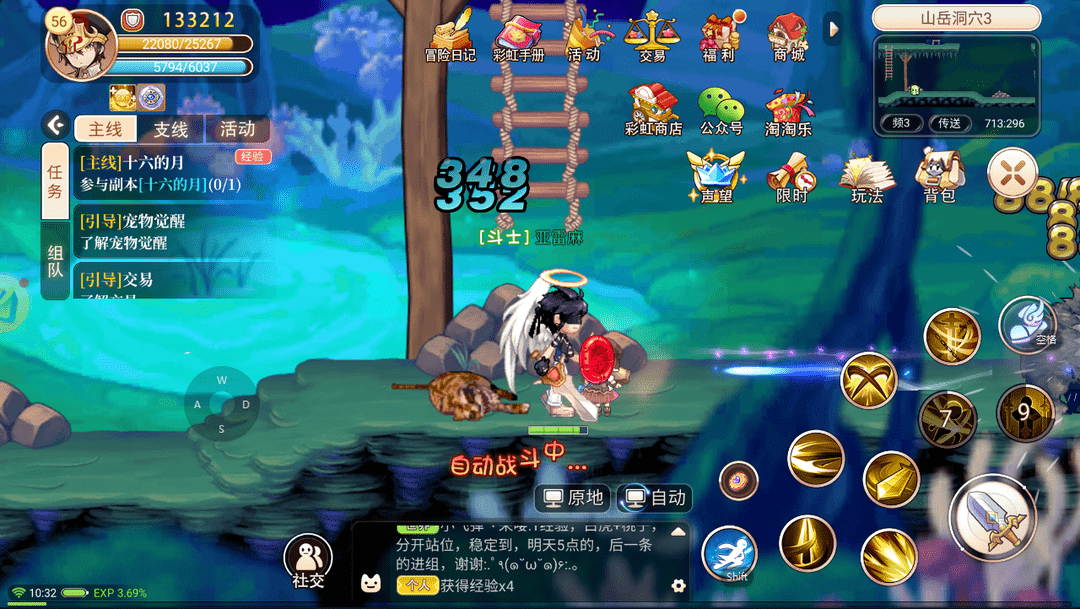Click the 传送 teleport button

[x=948, y=123]
